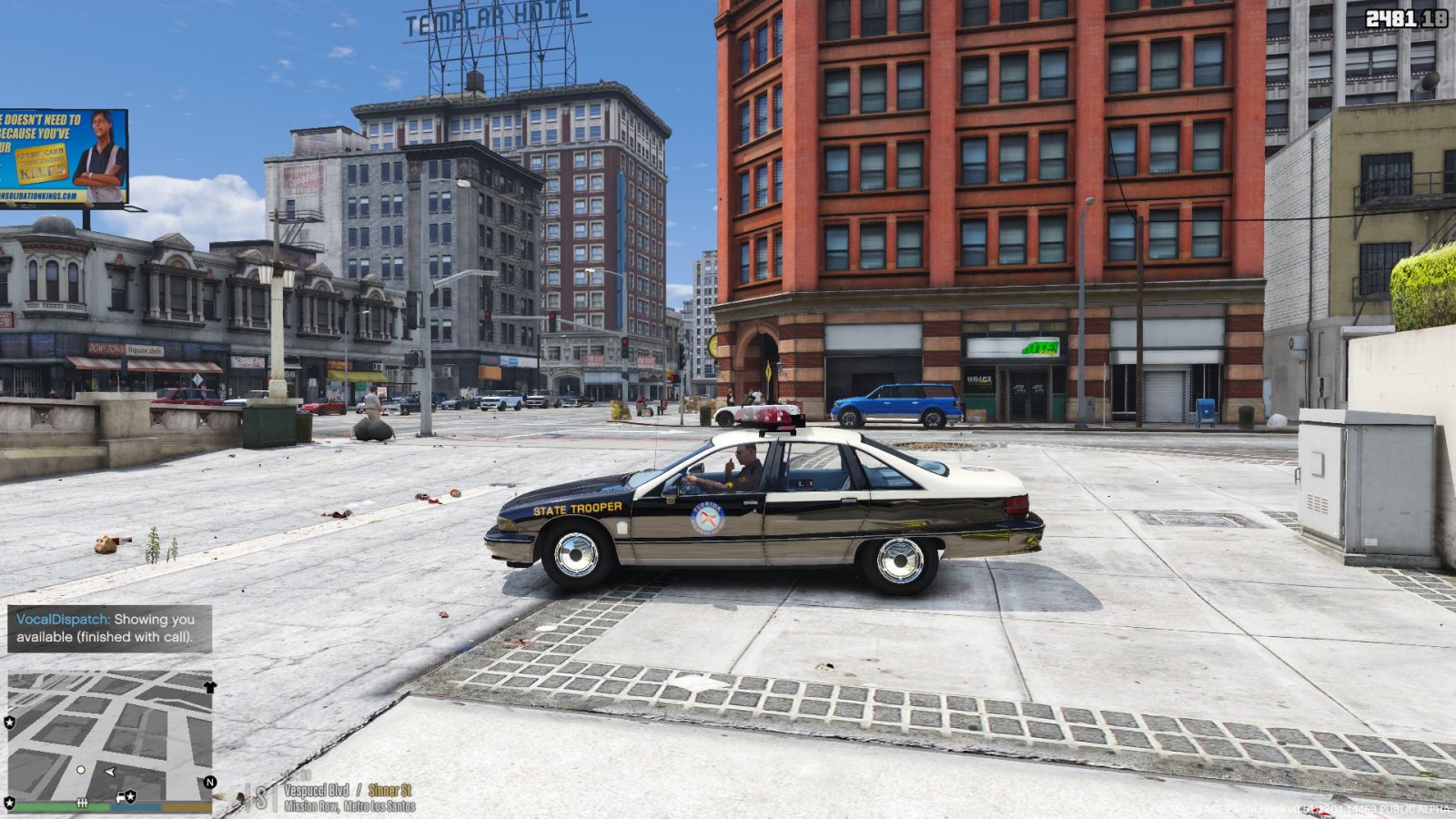Select the white player arrow on minimap
This screenshot has width=1456, height=819.
click(110, 772)
